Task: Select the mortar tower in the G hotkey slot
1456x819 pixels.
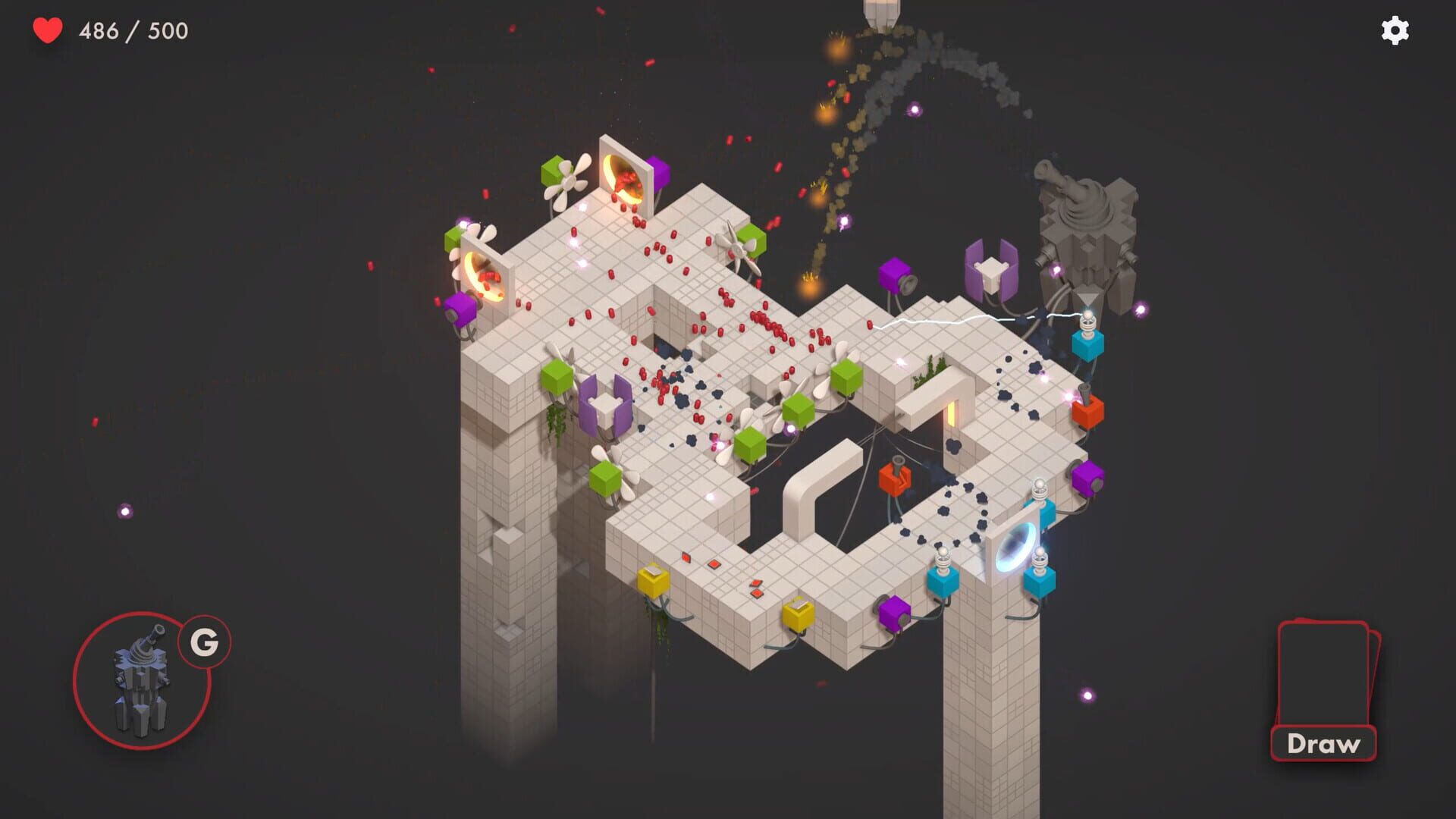Action: (x=140, y=679)
